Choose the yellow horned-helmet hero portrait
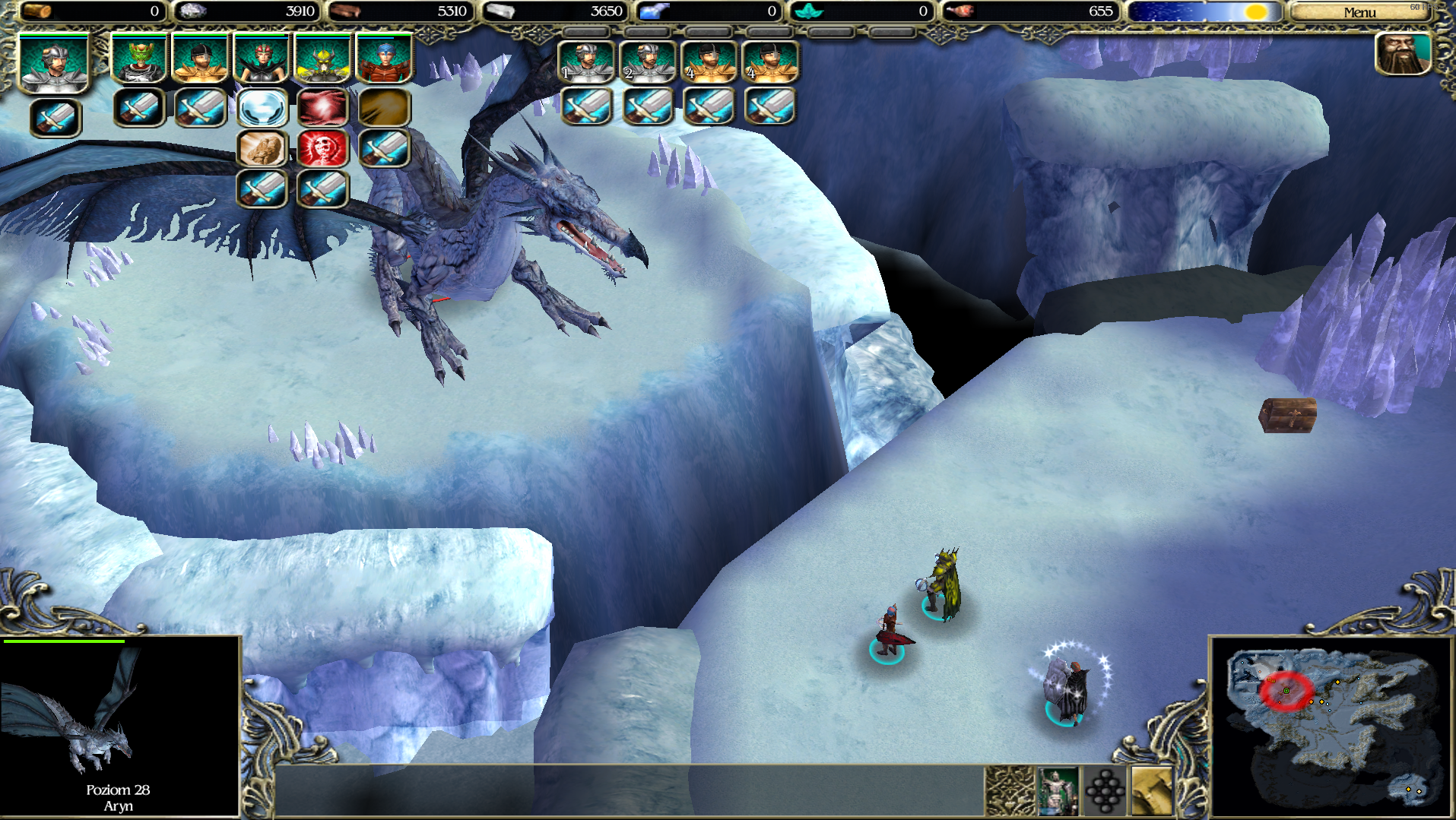Viewport: 1456px width, 820px height. (x=322, y=59)
